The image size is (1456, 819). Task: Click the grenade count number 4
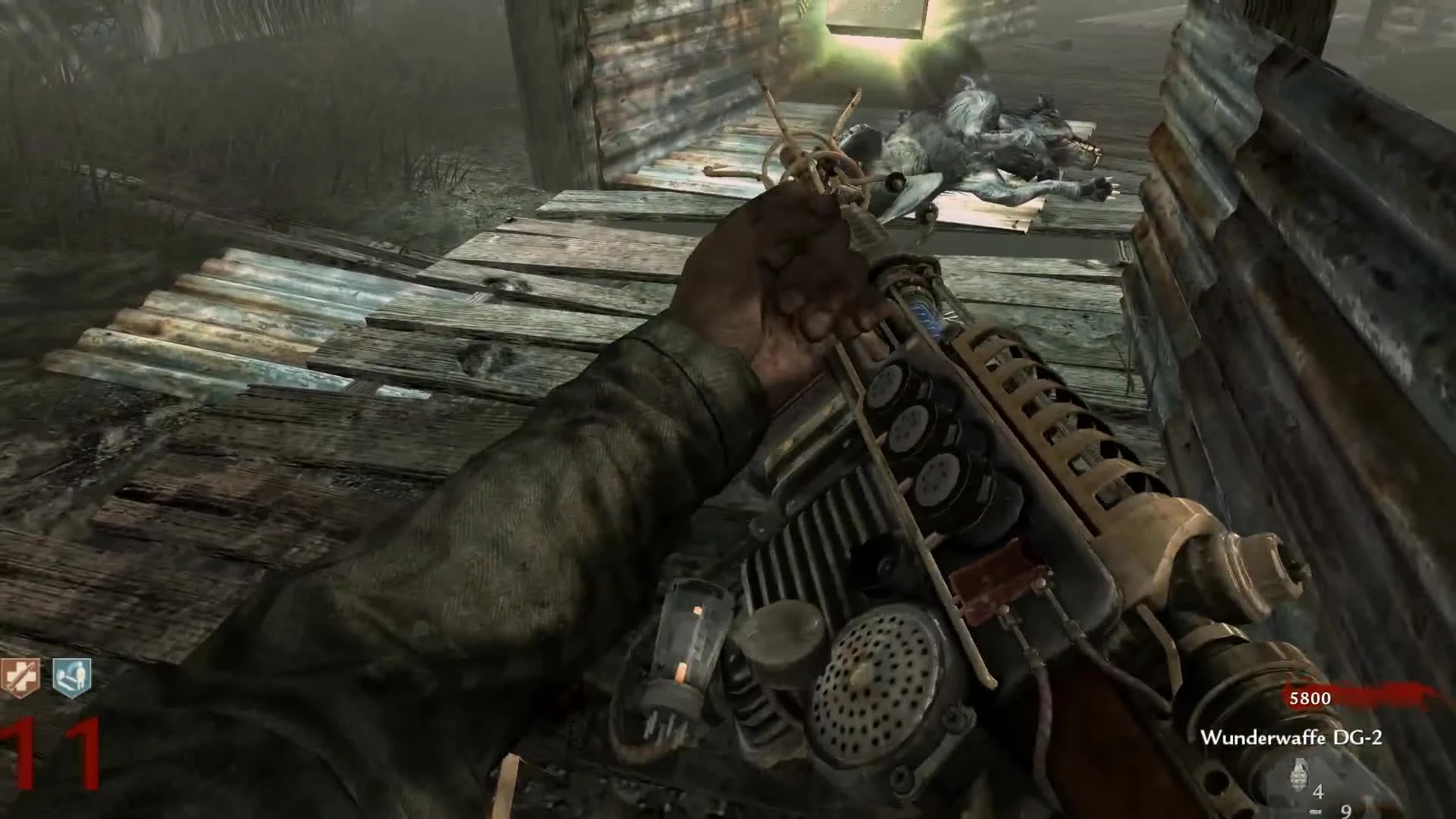tap(1318, 790)
